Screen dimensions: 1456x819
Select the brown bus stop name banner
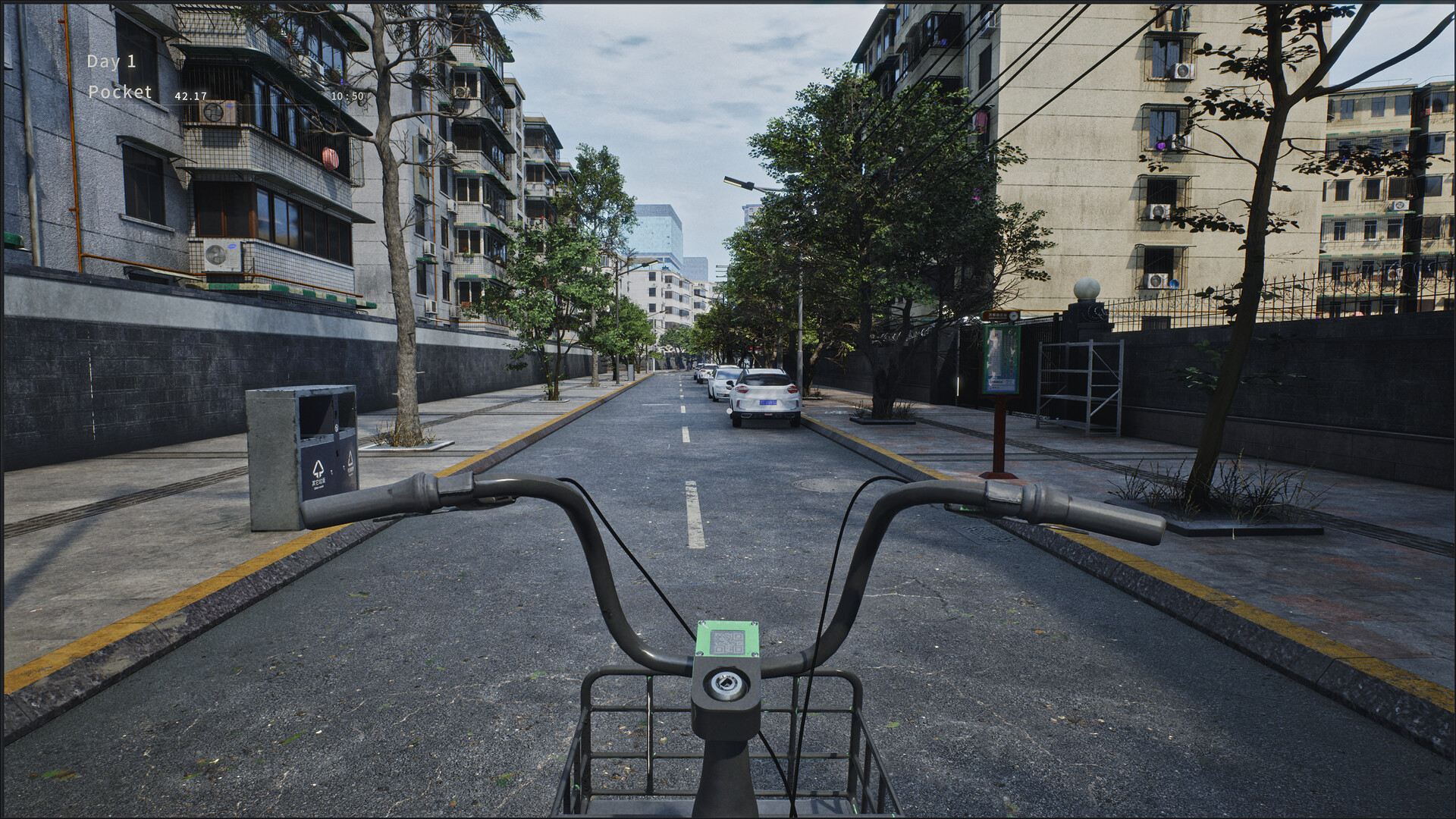(997, 314)
